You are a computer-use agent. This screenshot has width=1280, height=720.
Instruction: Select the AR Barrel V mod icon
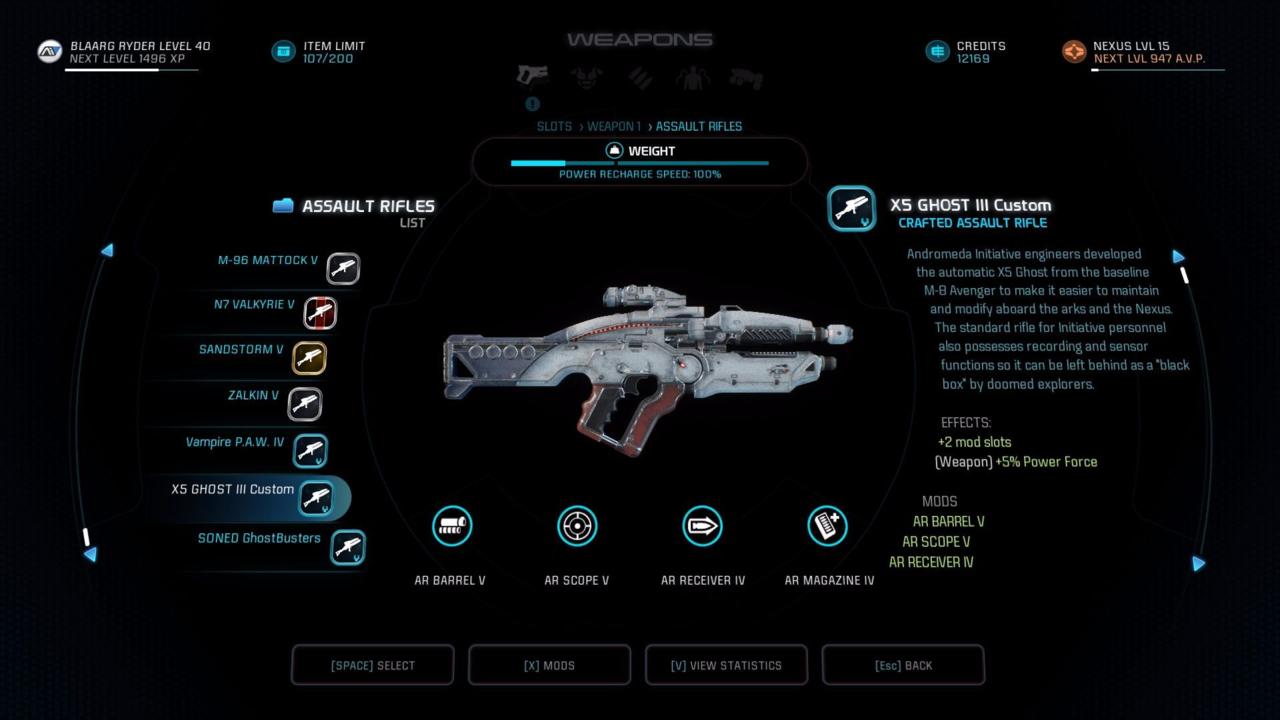click(452, 526)
